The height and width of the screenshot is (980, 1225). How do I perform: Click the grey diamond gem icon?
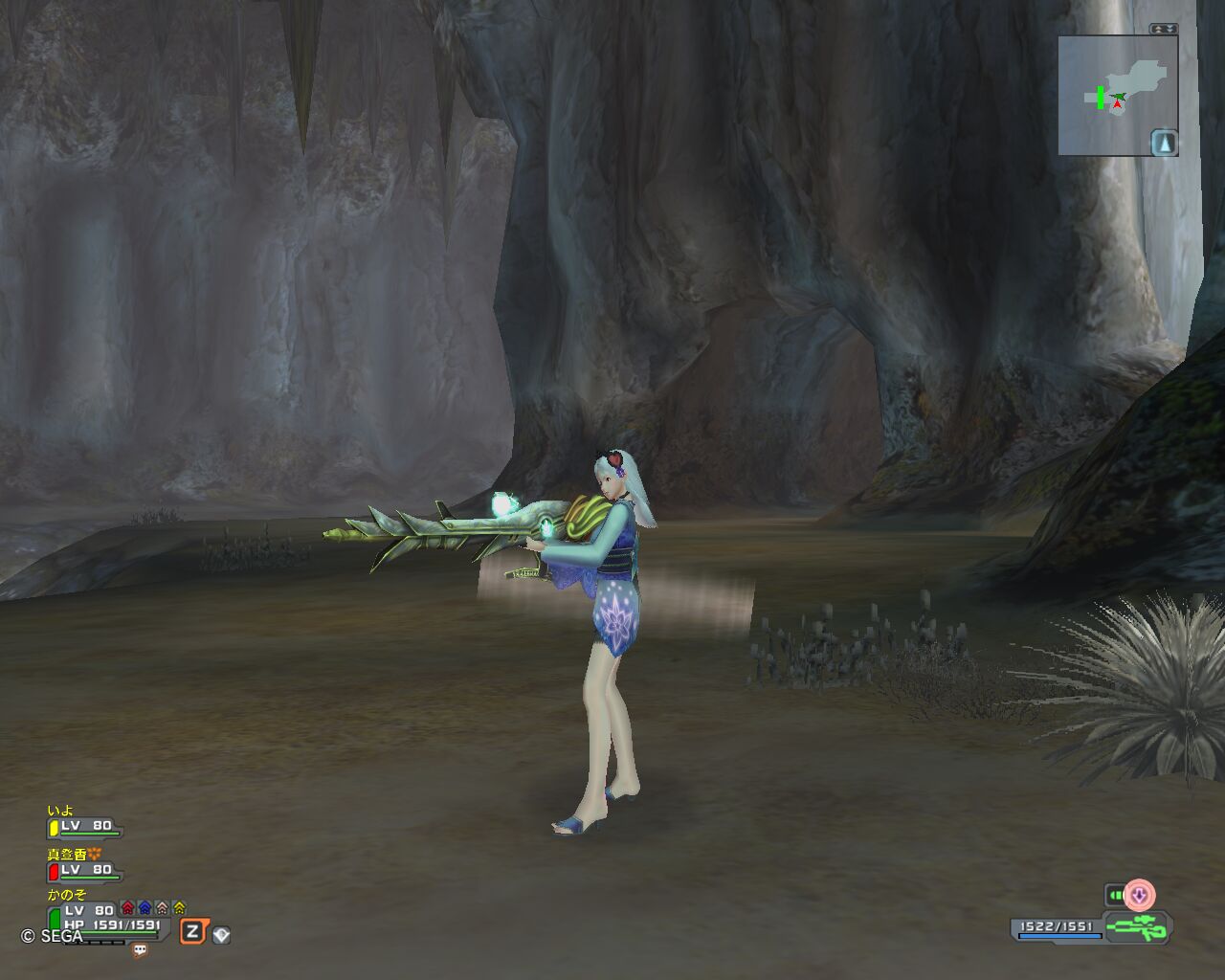tap(221, 934)
